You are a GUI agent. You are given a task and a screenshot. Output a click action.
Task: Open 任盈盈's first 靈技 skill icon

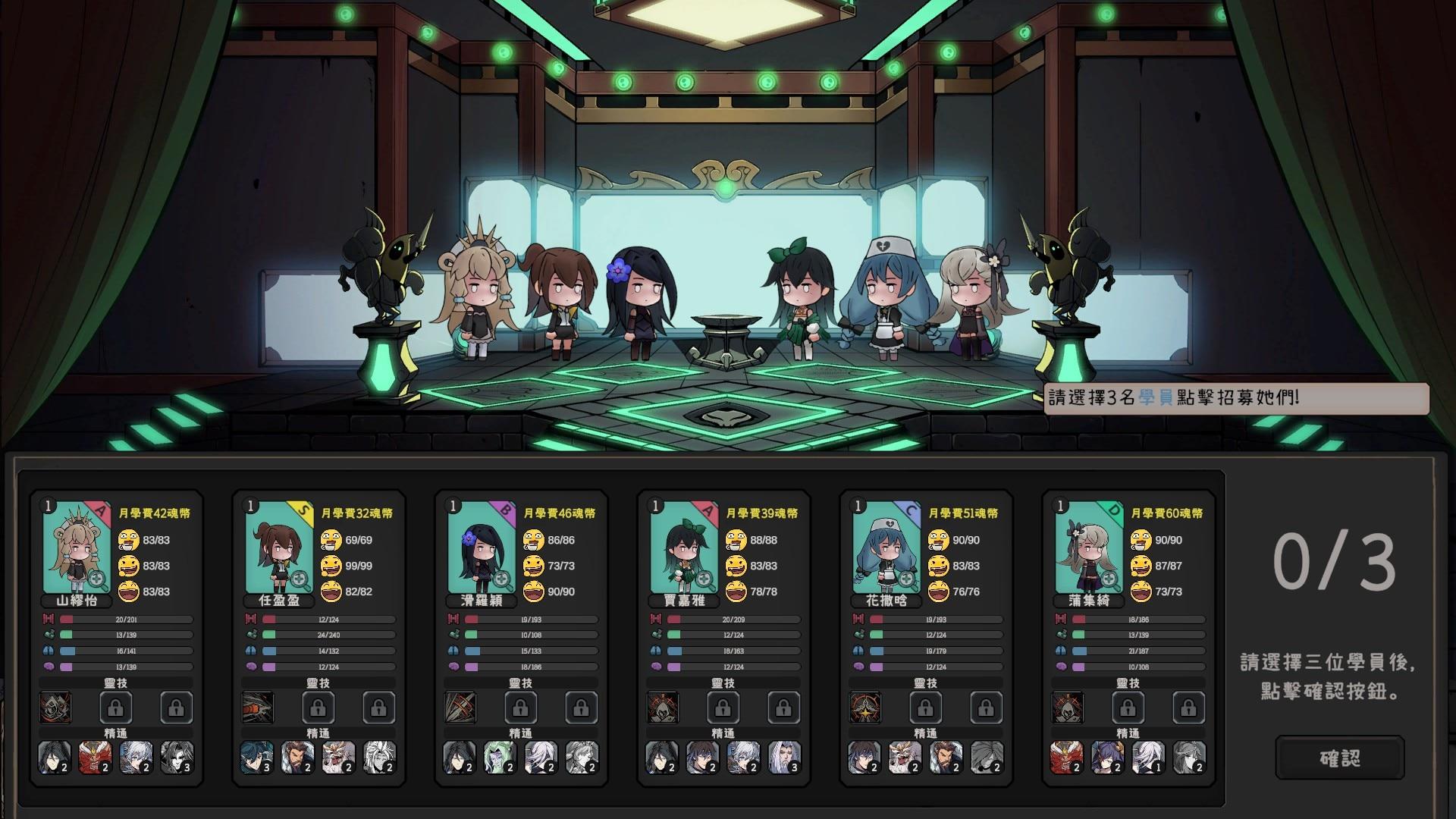click(259, 708)
